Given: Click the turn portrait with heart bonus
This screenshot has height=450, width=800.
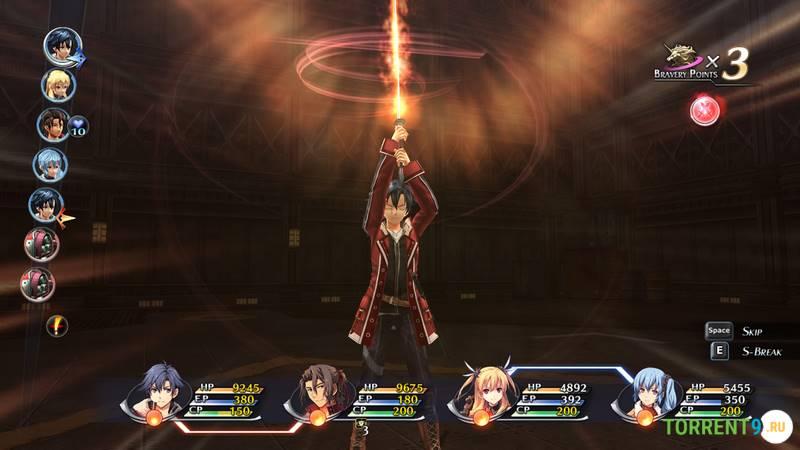Looking at the screenshot, I should (x=53, y=125).
